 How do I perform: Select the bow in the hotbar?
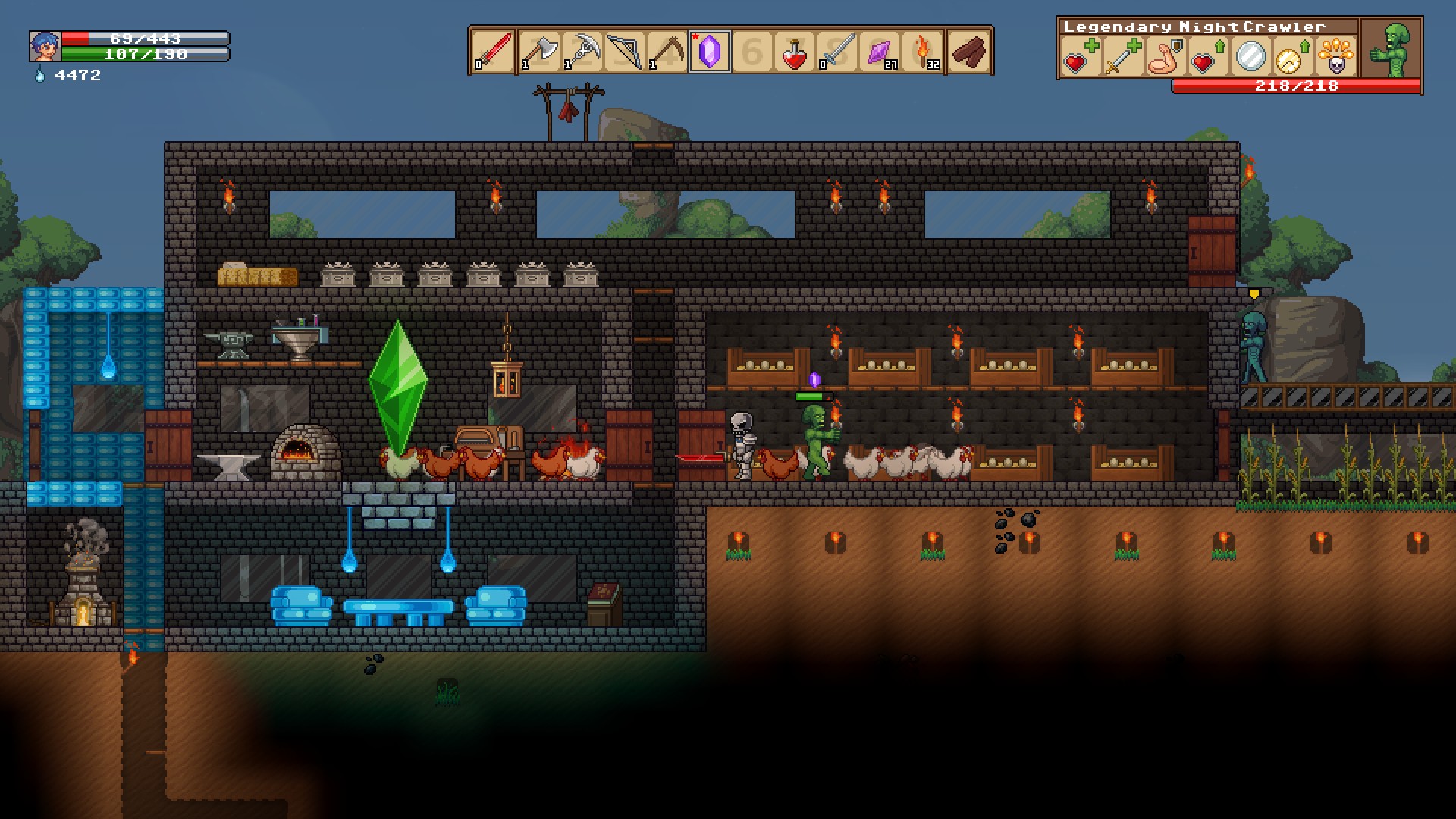pos(624,52)
